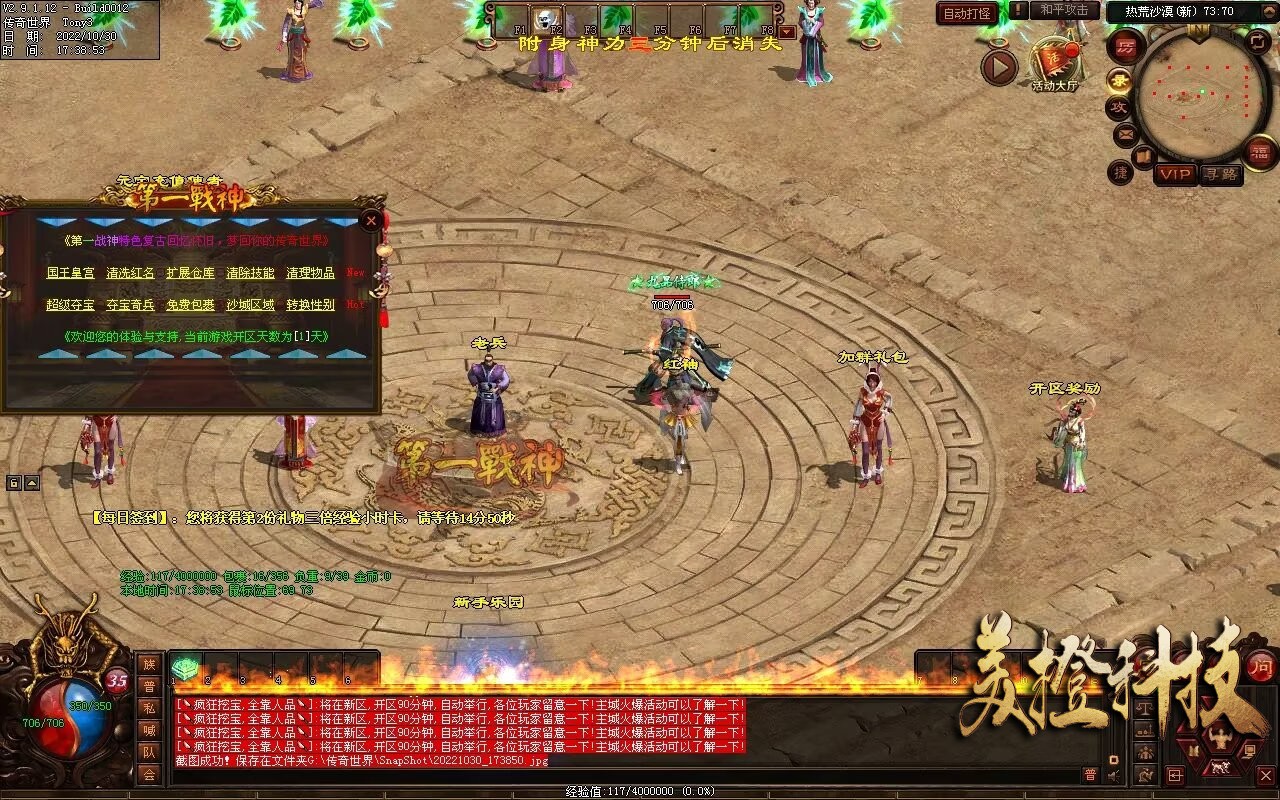The image size is (1280, 800).
Task: Click the 清除技能 link
Action: point(250,273)
